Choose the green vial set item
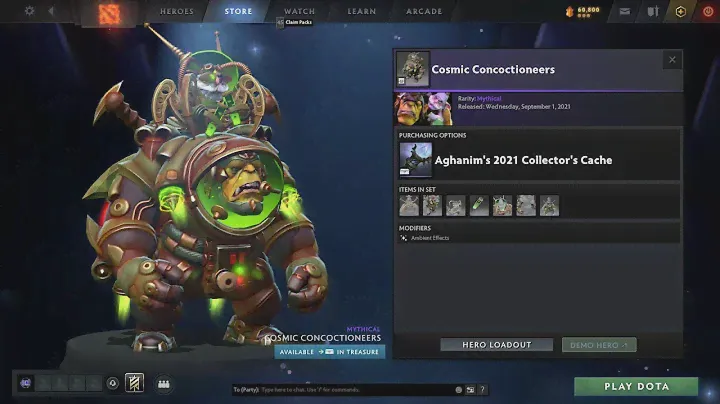 pyautogui.click(x=479, y=205)
